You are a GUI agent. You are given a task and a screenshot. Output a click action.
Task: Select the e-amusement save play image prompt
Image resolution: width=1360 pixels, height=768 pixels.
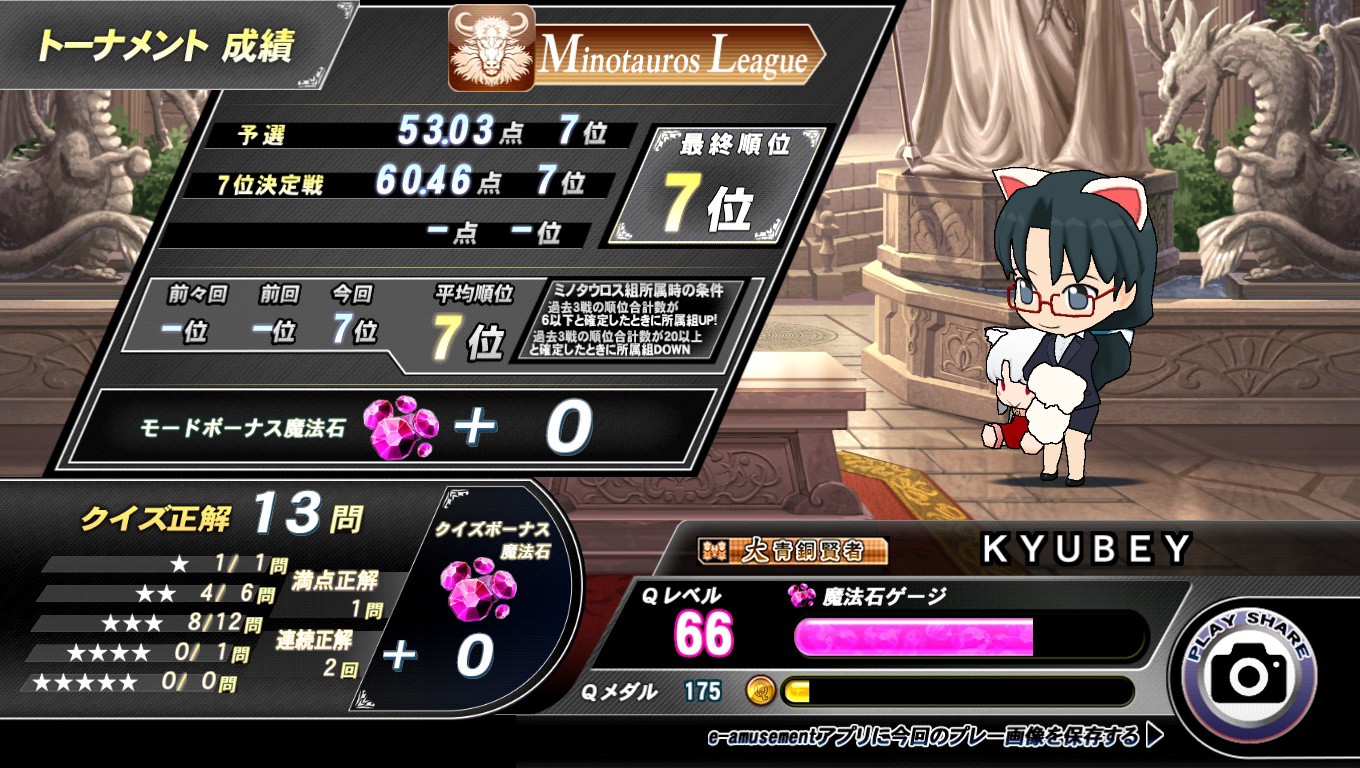tap(935, 737)
